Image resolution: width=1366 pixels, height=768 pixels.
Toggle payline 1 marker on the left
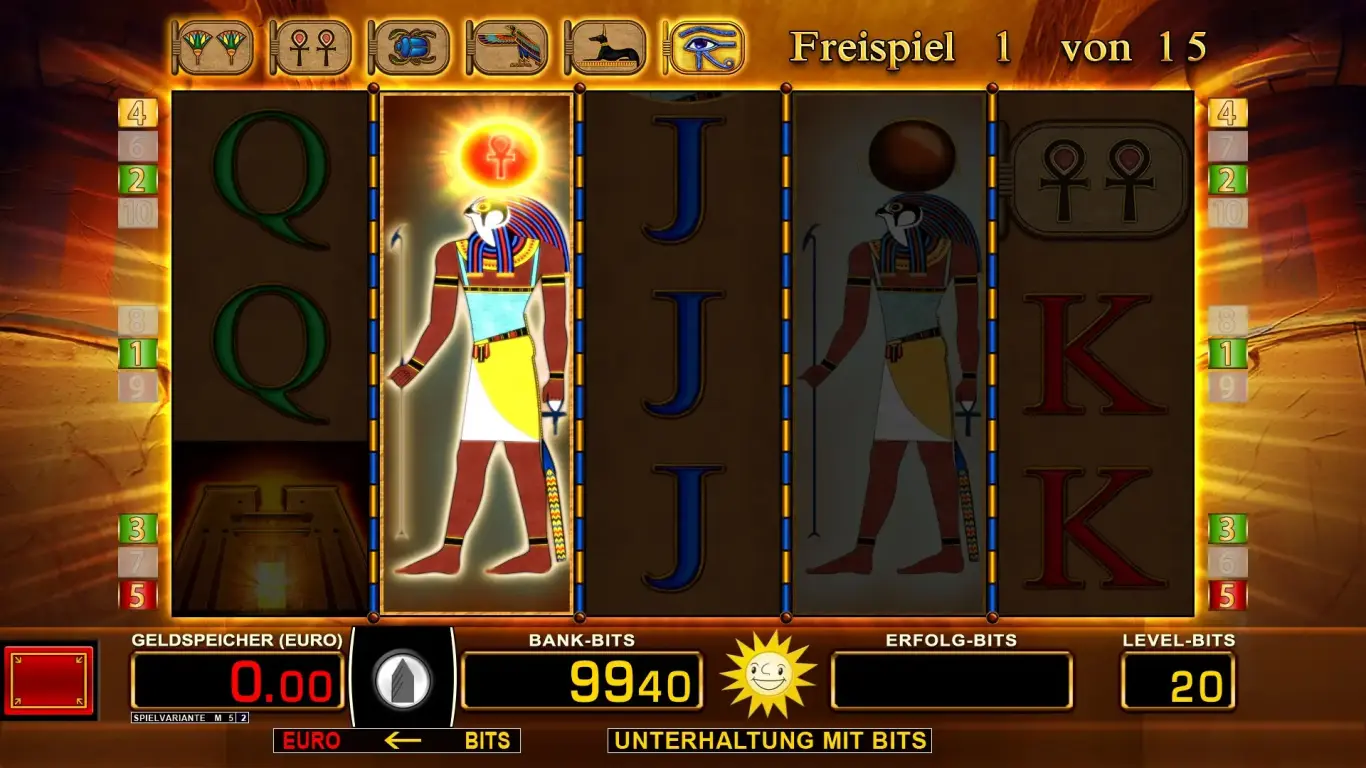pyautogui.click(x=139, y=352)
